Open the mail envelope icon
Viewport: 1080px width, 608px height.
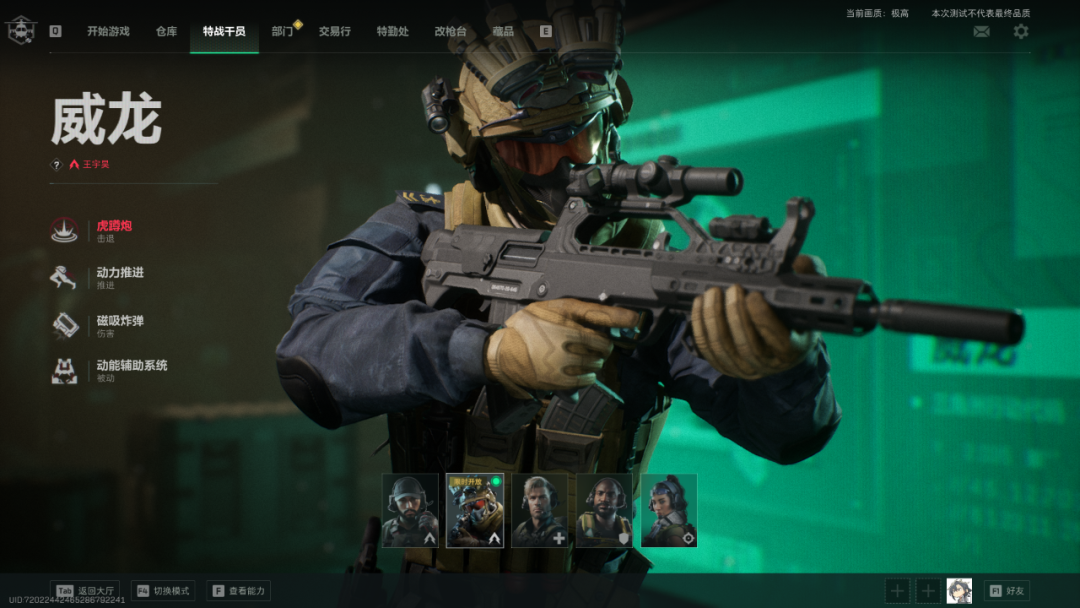click(982, 32)
